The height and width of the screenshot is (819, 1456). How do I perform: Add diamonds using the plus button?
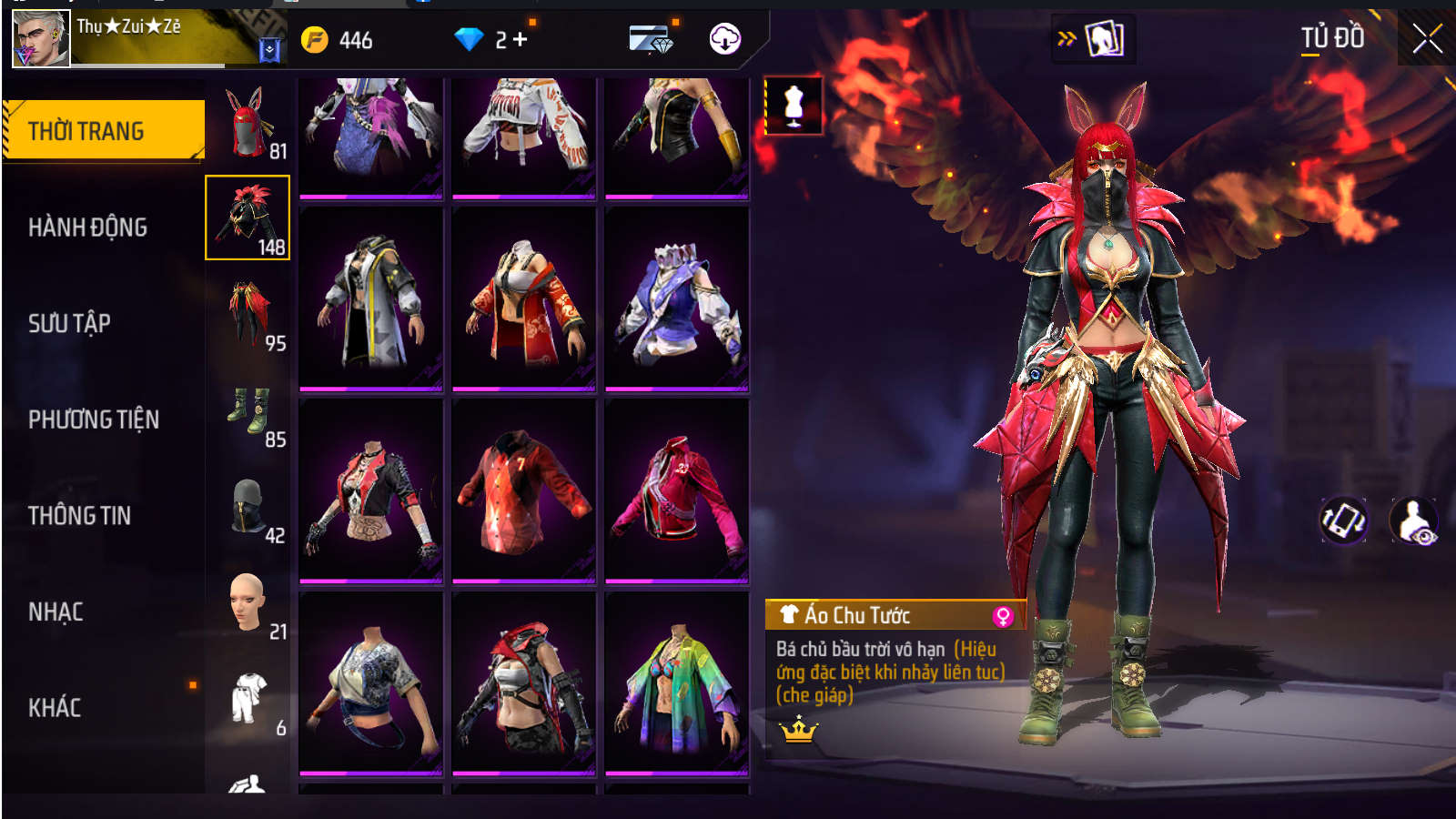(x=521, y=39)
